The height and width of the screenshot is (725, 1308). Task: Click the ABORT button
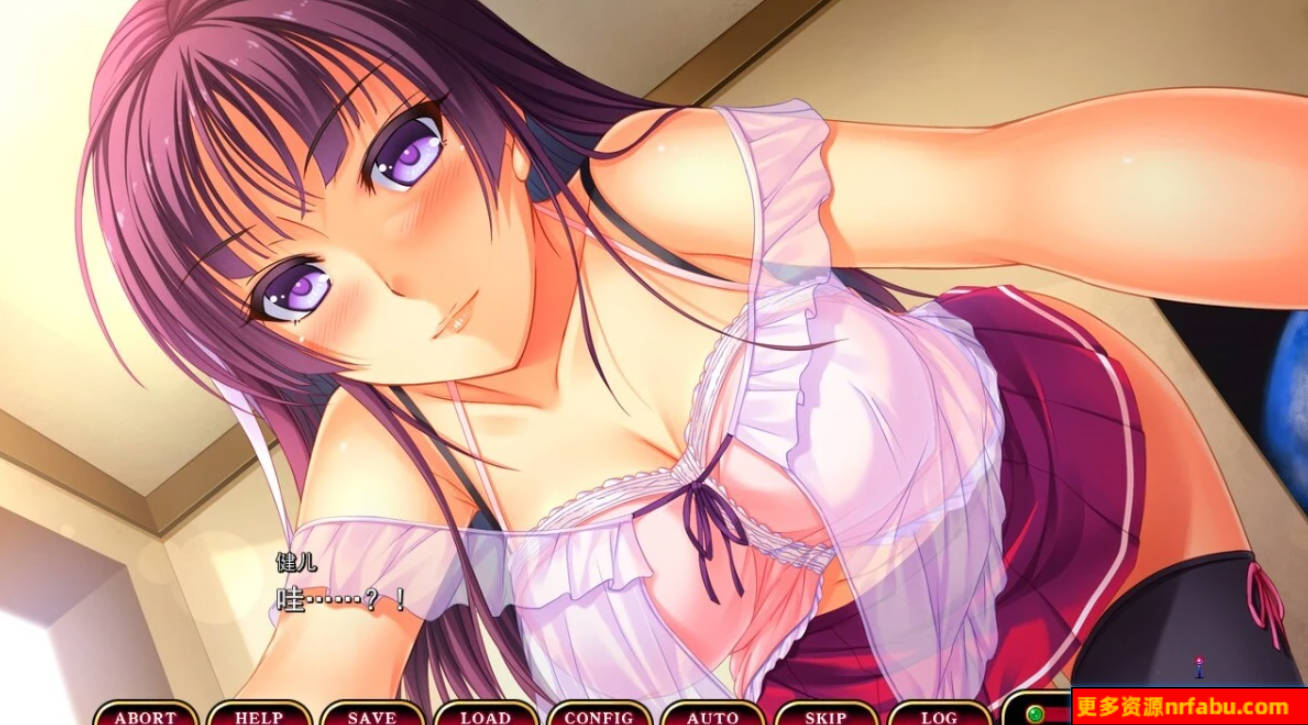tap(148, 716)
